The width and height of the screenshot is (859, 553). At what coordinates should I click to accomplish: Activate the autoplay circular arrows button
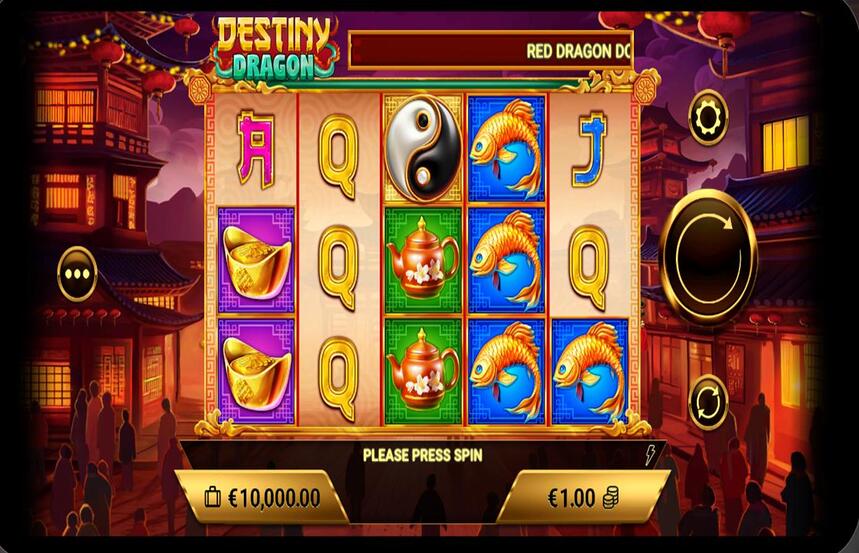click(708, 401)
